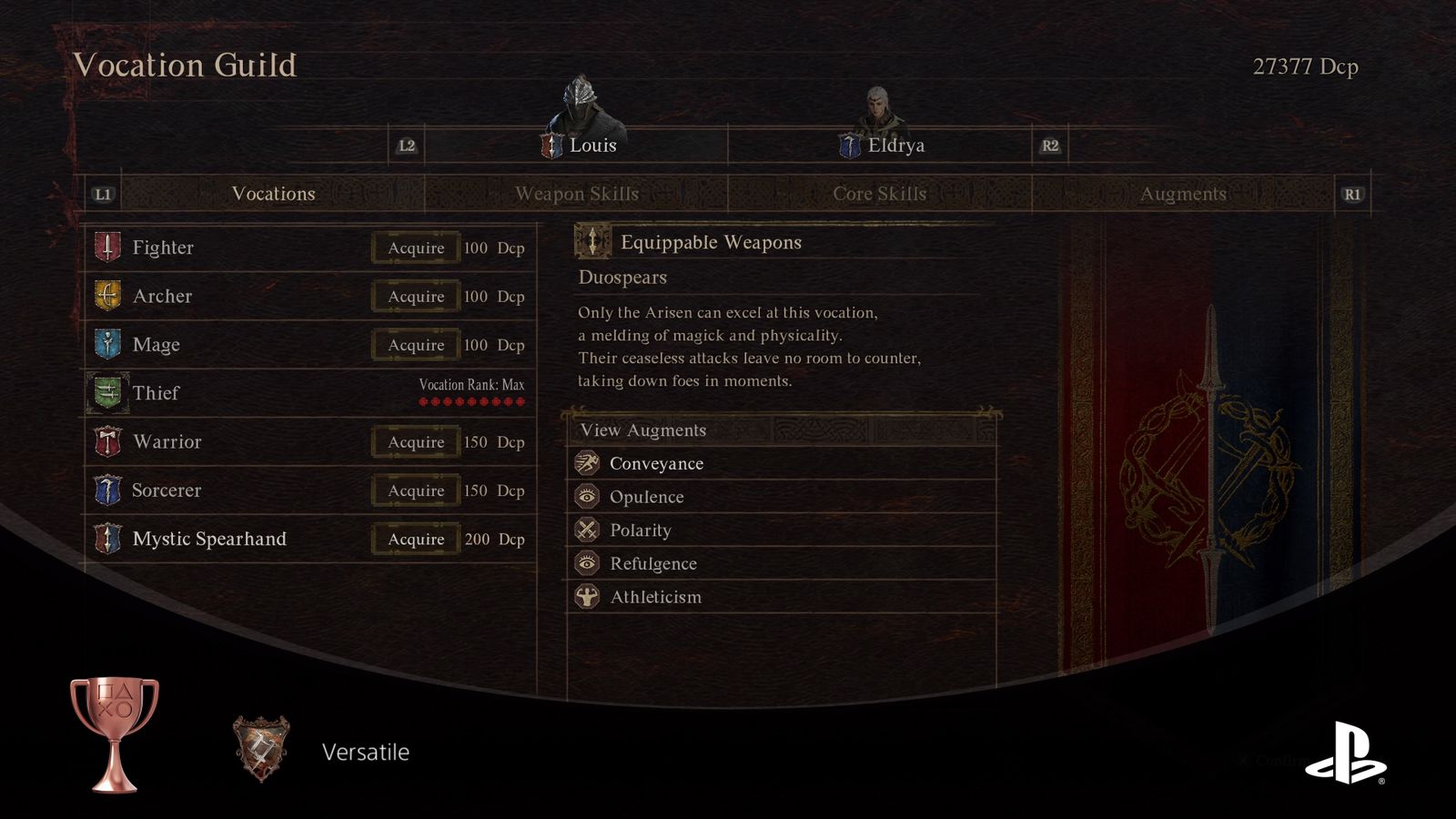The height and width of the screenshot is (819, 1456).
Task: Select the Athleticism flexing-figure augment icon
Action: pyautogui.click(x=587, y=597)
